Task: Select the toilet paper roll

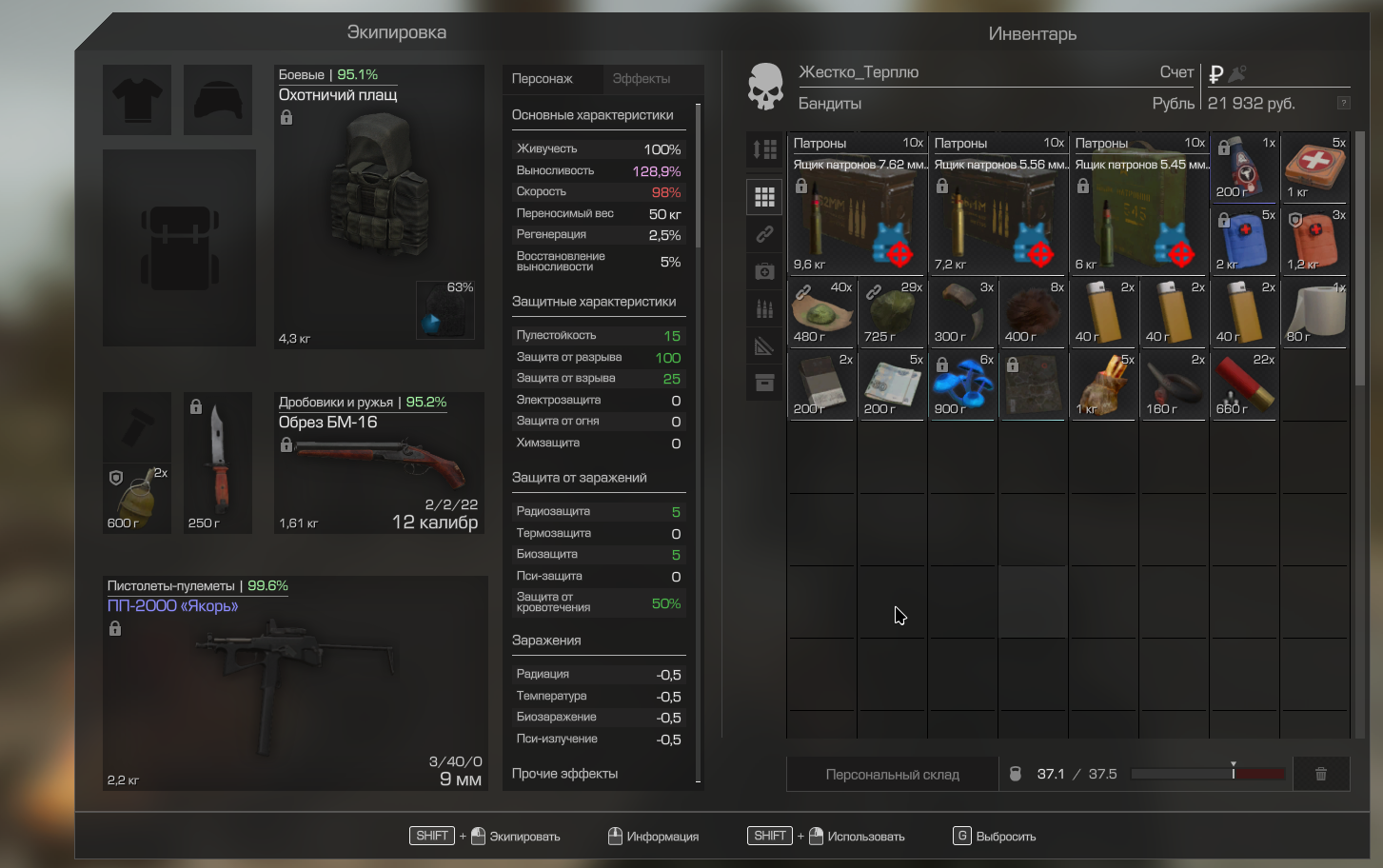Action: tap(1314, 312)
